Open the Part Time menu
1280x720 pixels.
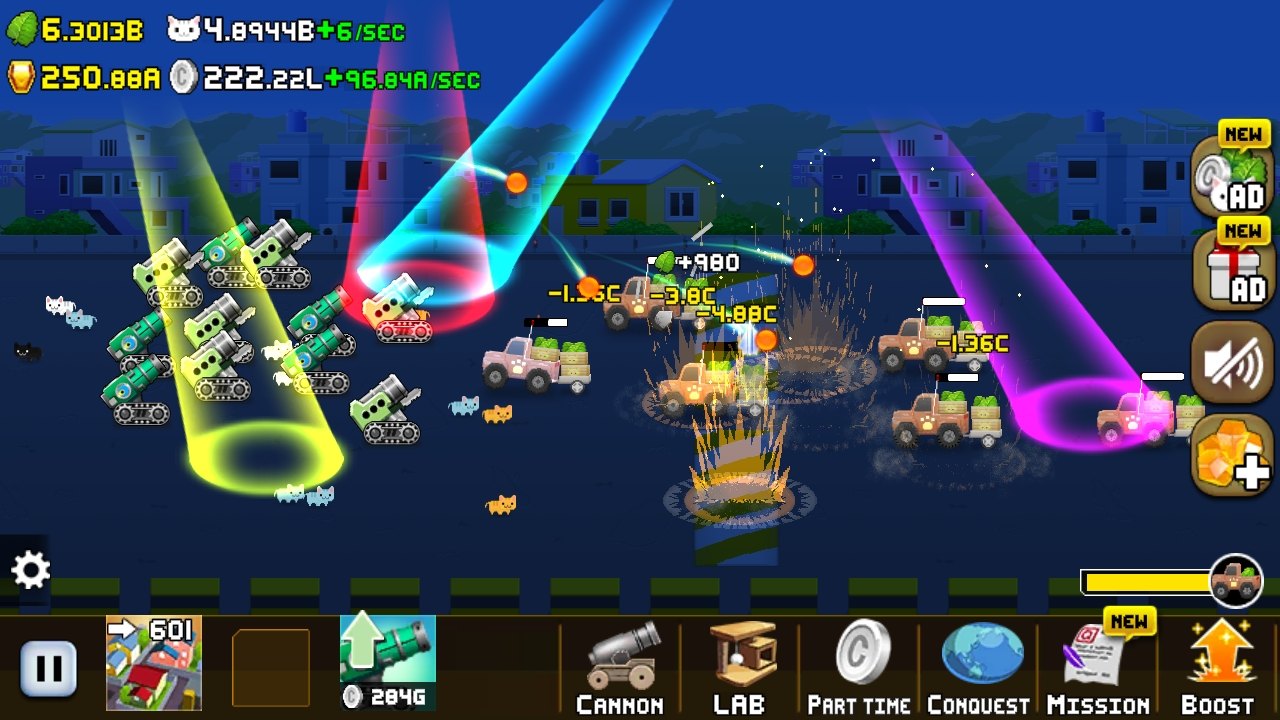pyautogui.click(x=859, y=668)
